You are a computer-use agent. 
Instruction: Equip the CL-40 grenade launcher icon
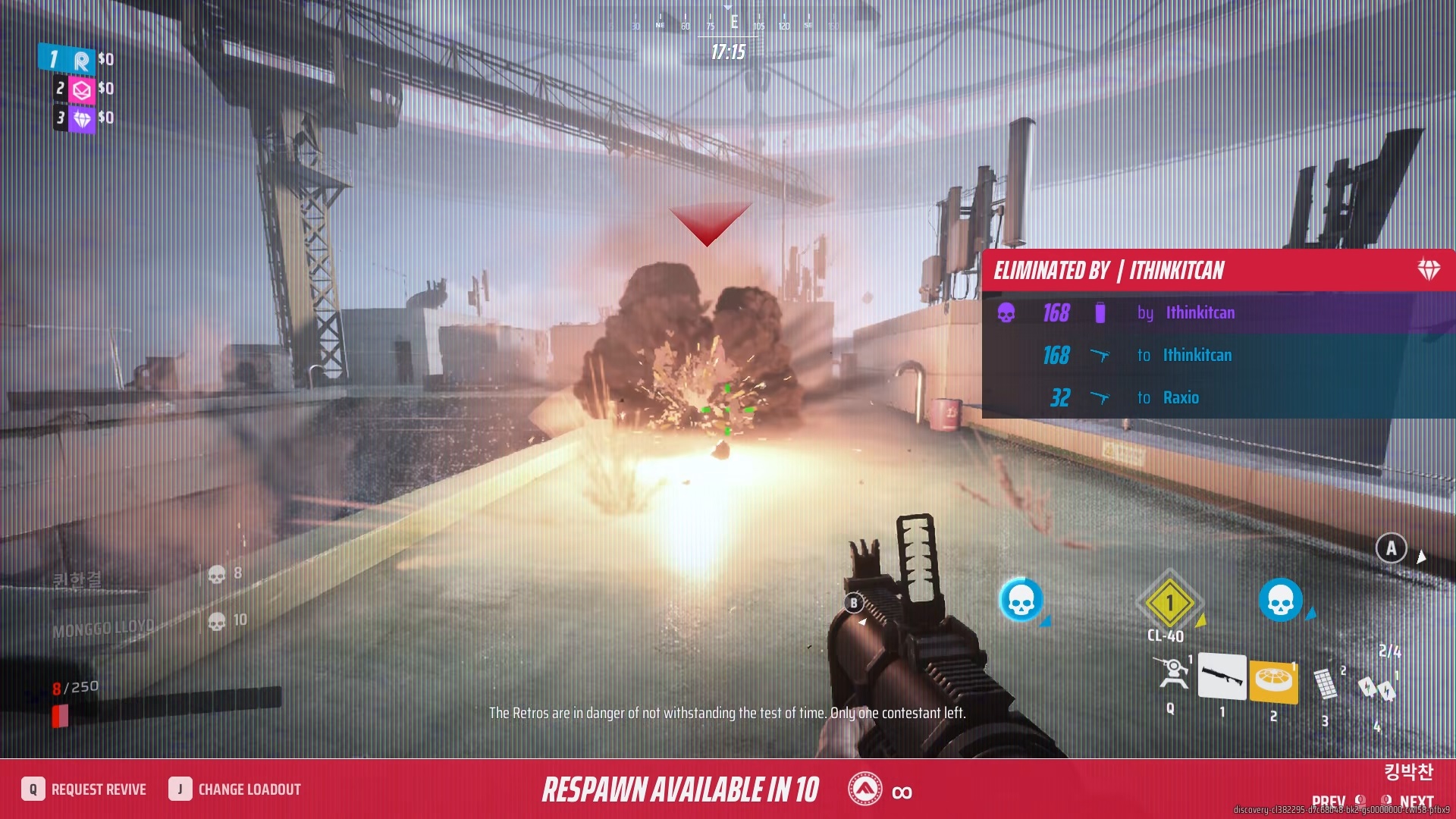[x=1169, y=603]
